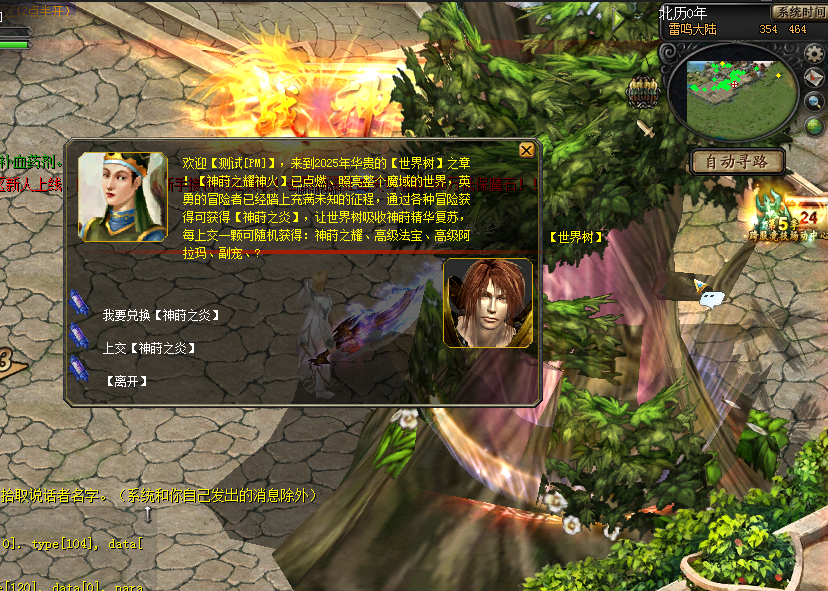Open the mail envelope icon
Viewport: 828px width, 591px height.
(x=814, y=78)
